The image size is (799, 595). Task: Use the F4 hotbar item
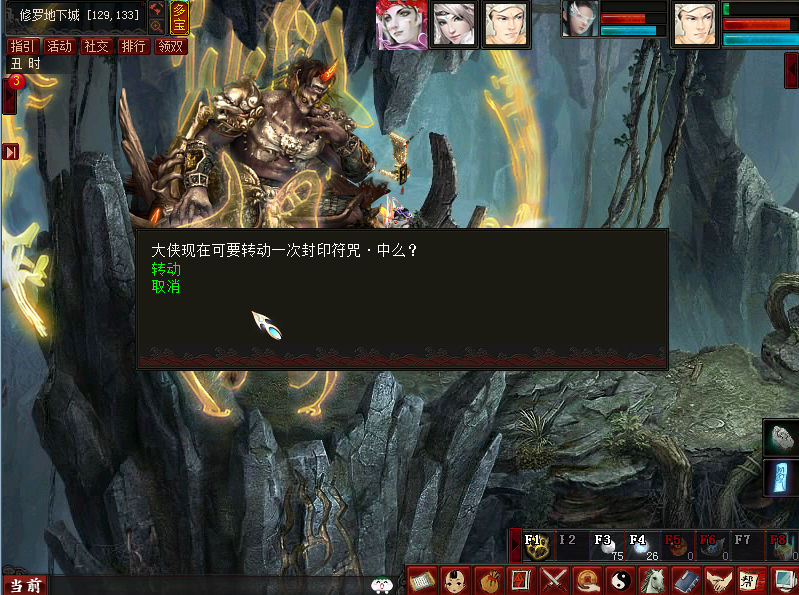(x=640, y=545)
